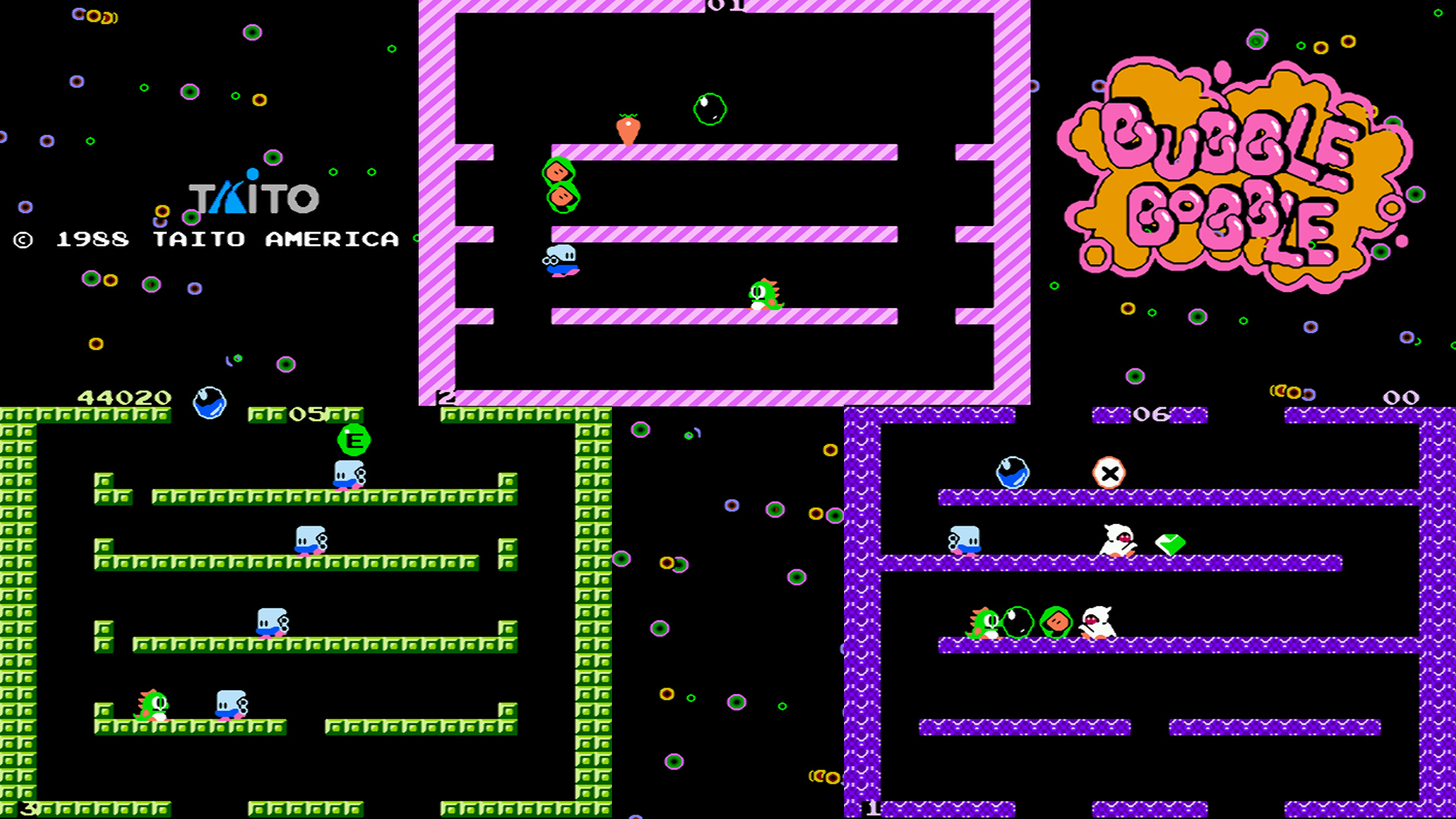Click the blue water bubble on purple level
The image size is (1456, 819).
(x=1012, y=470)
